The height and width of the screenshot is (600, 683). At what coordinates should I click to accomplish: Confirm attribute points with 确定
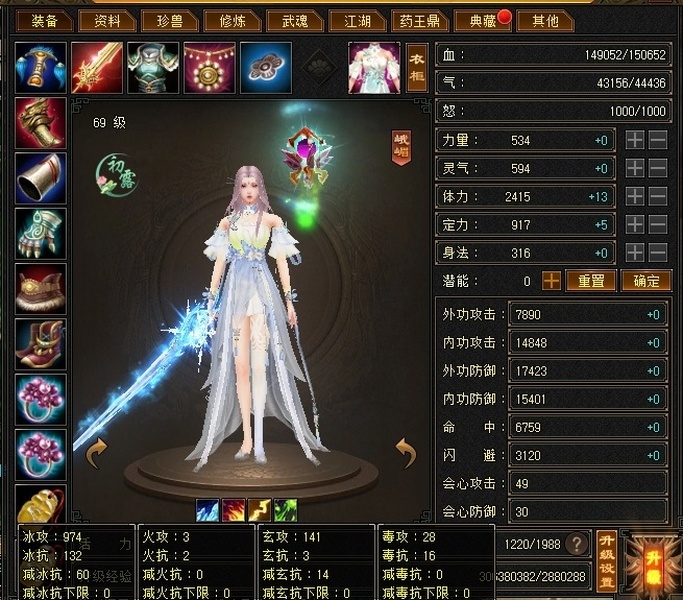645,281
